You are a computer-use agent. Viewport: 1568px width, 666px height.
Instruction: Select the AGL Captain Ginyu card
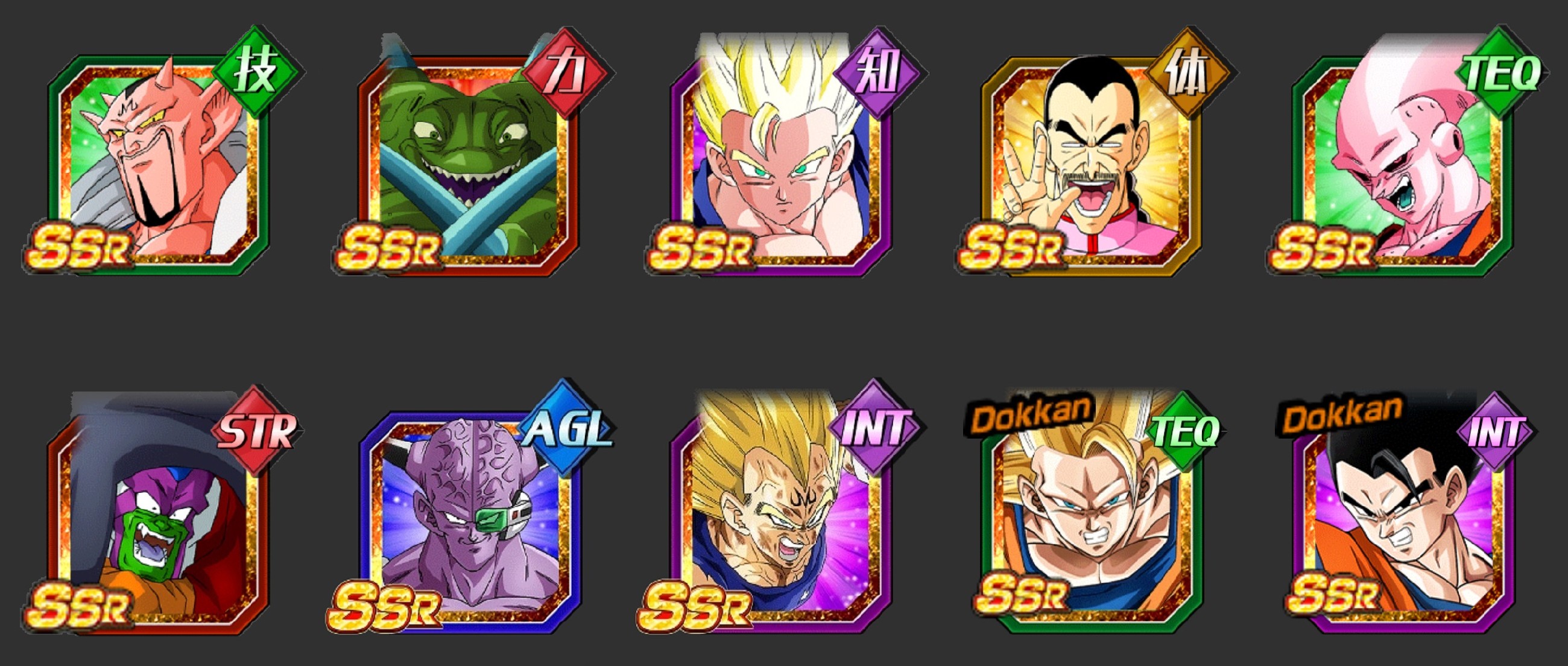pos(469,518)
